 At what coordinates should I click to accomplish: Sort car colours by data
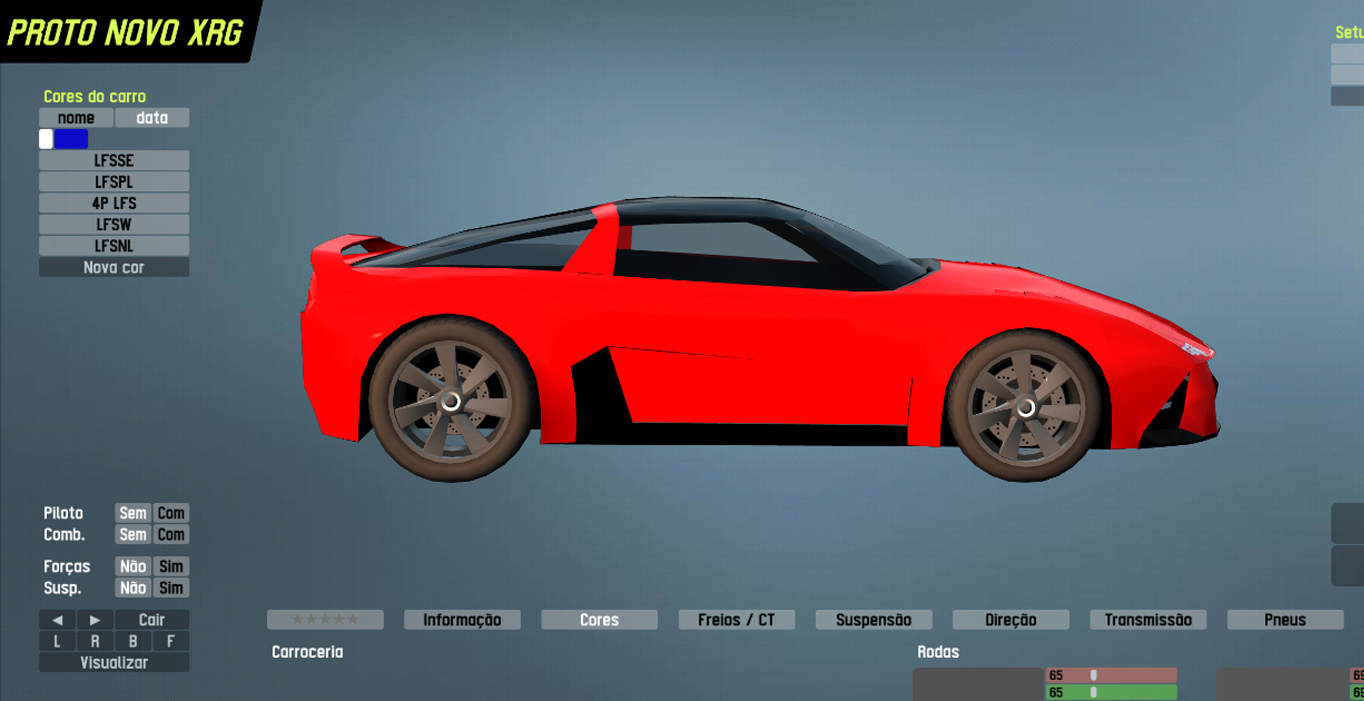click(152, 118)
